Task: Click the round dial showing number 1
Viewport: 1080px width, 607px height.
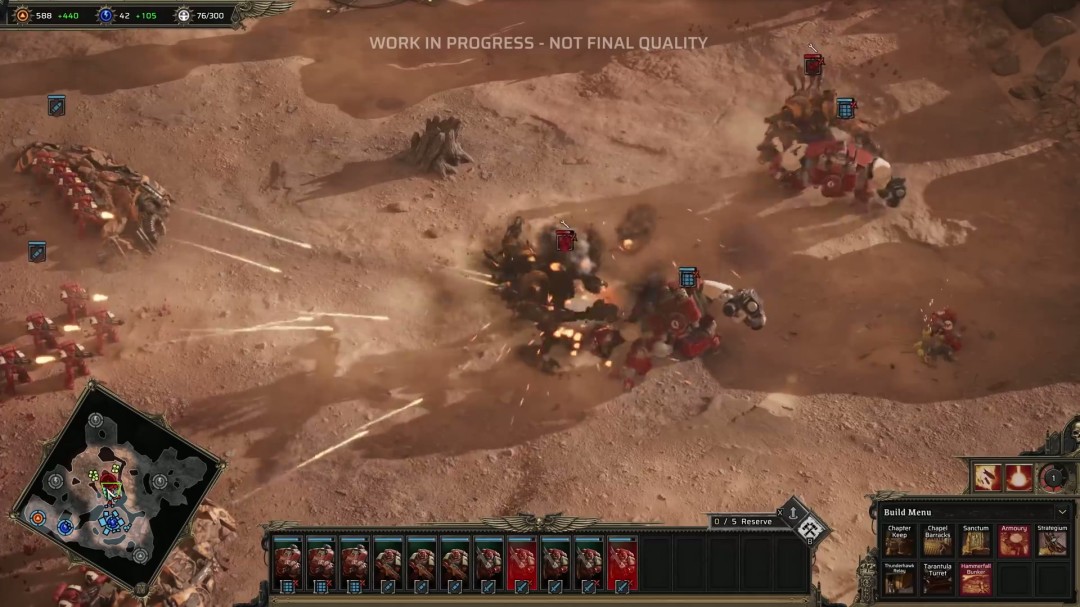Action: 1052,477
